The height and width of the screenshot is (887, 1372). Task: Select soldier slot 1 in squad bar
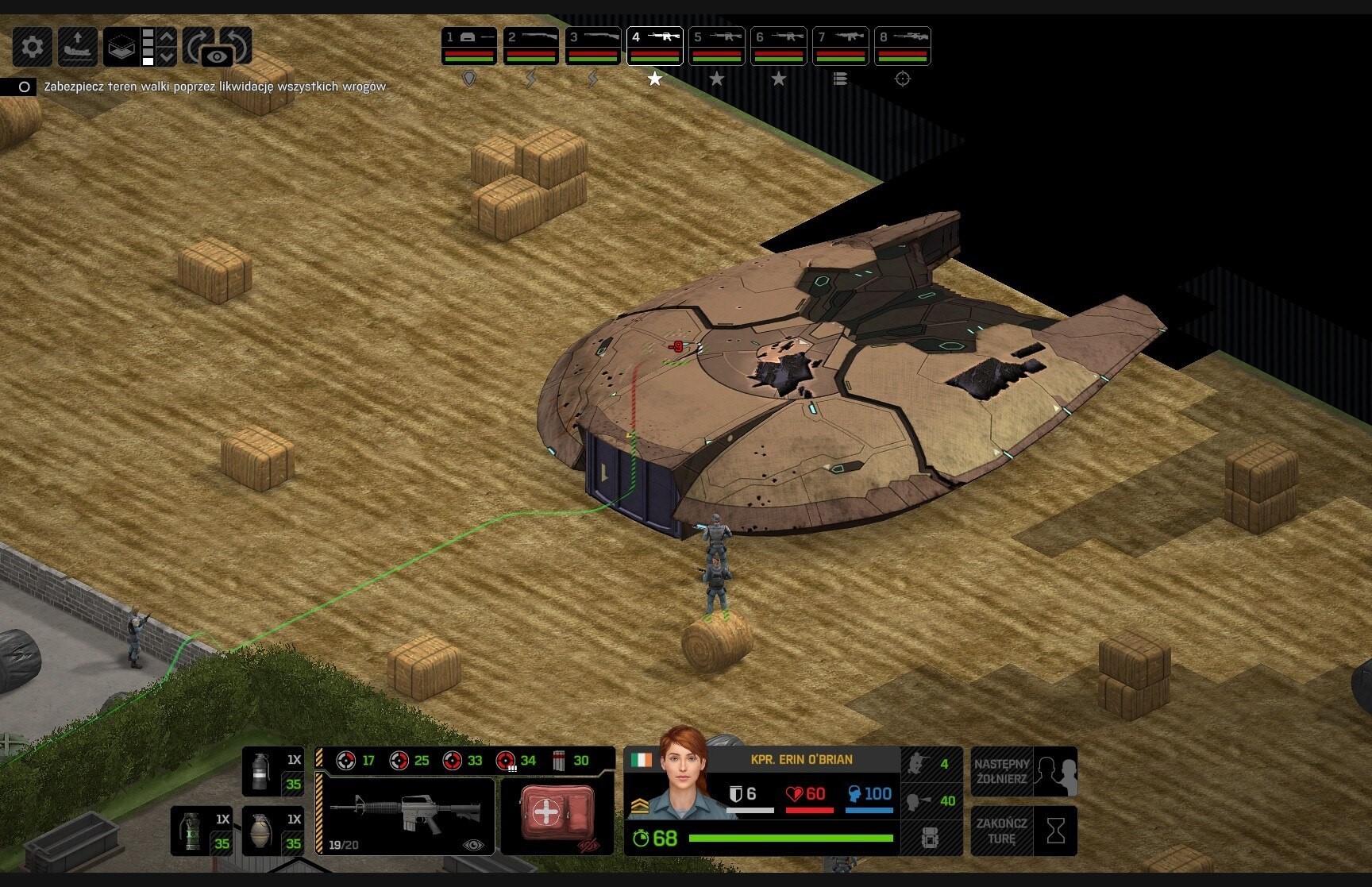click(468, 46)
